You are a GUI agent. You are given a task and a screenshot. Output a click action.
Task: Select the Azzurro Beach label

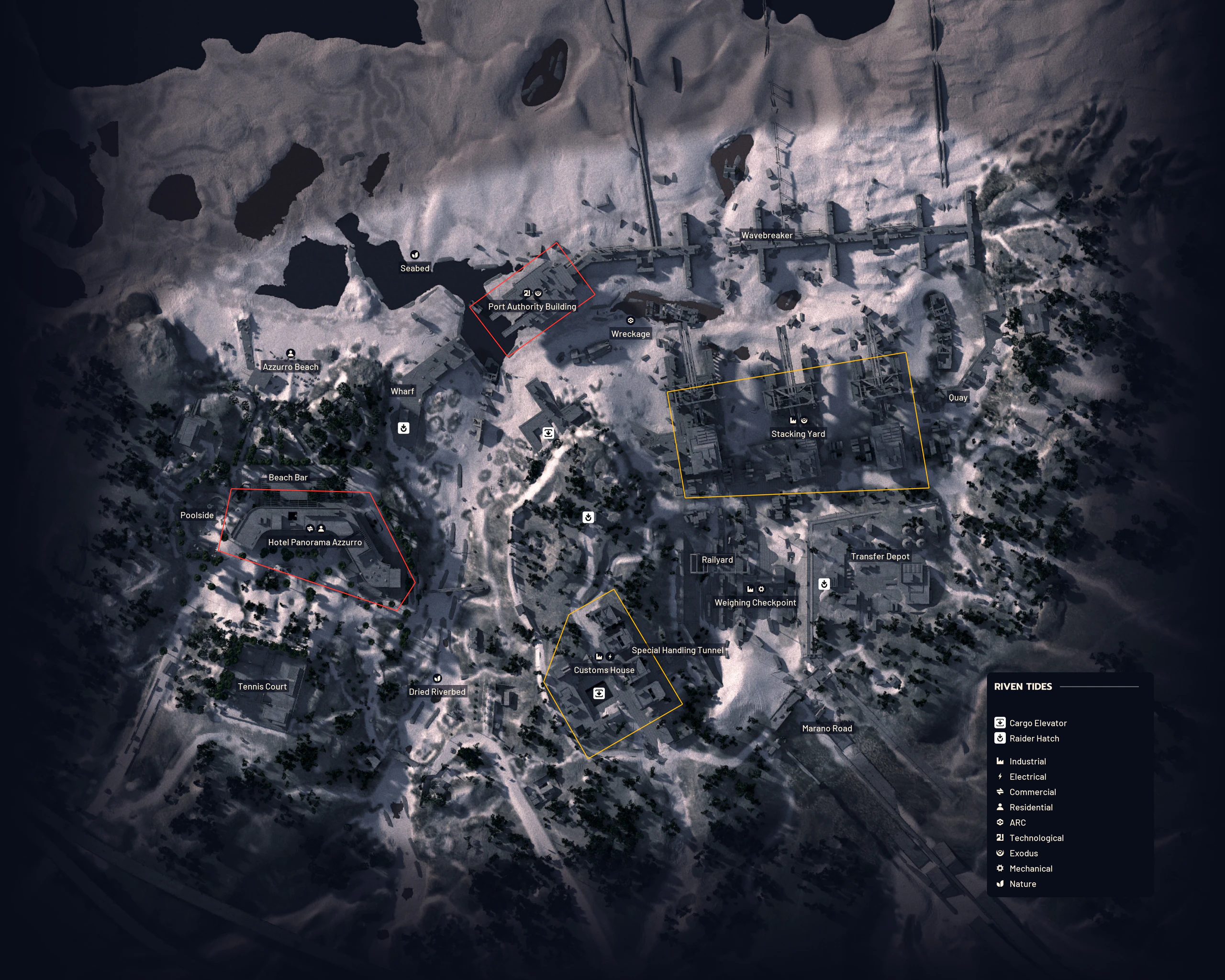click(290, 367)
